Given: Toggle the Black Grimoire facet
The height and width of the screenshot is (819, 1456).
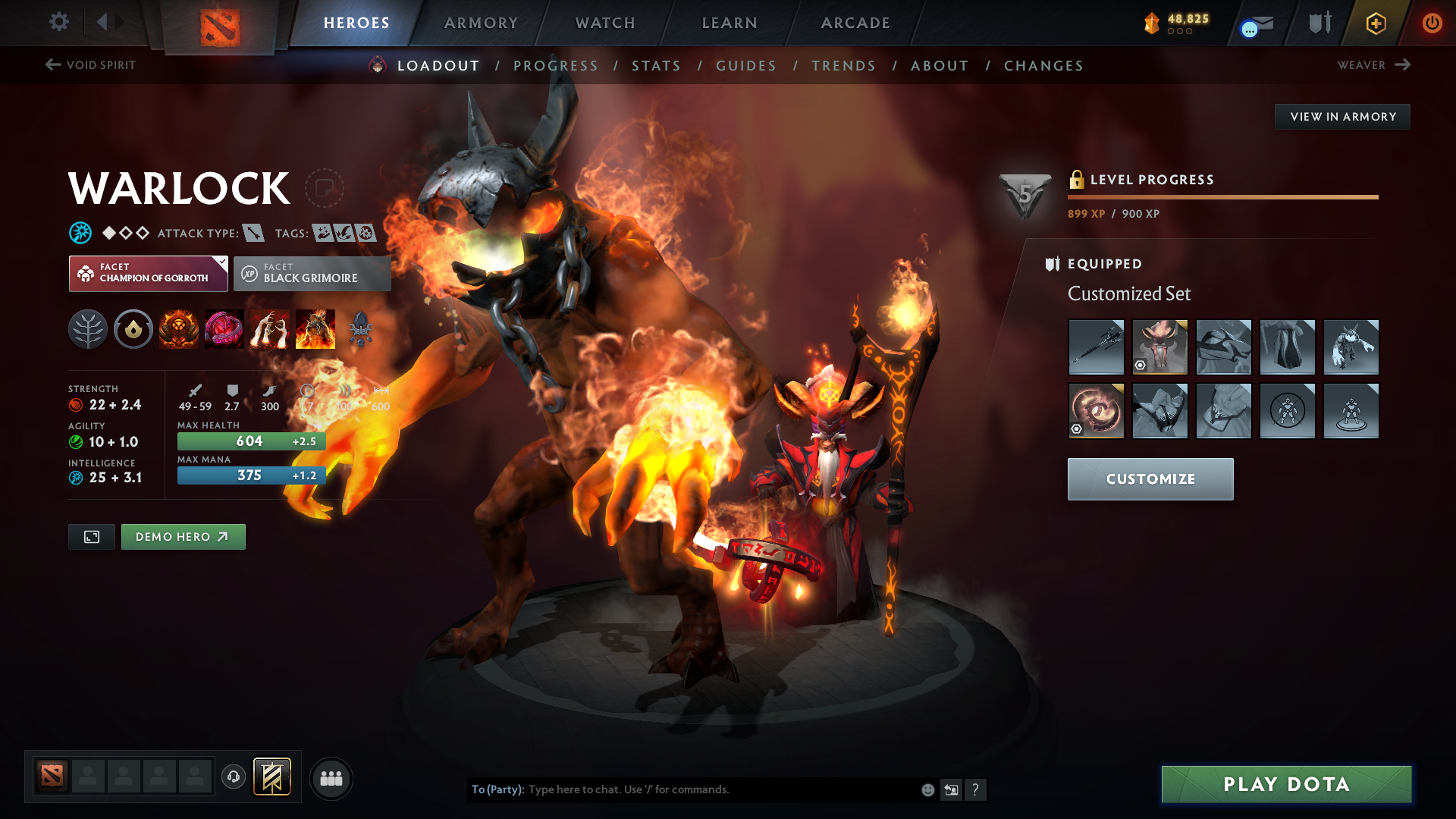Looking at the screenshot, I should click(x=312, y=273).
